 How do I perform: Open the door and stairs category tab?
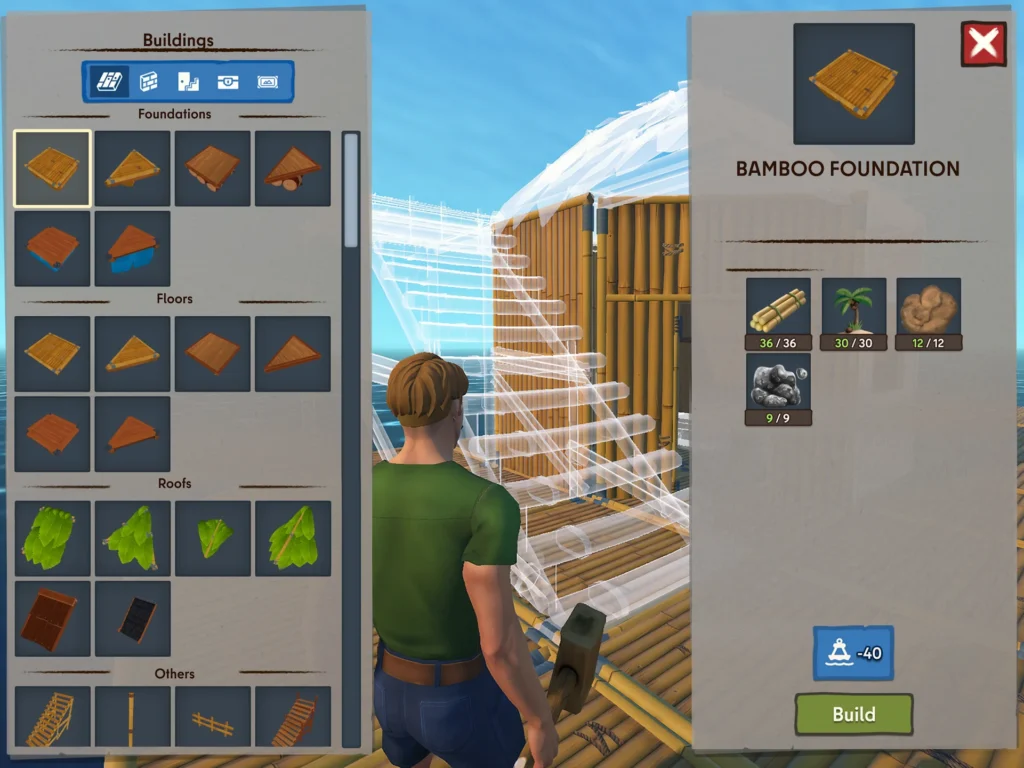pos(188,82)
